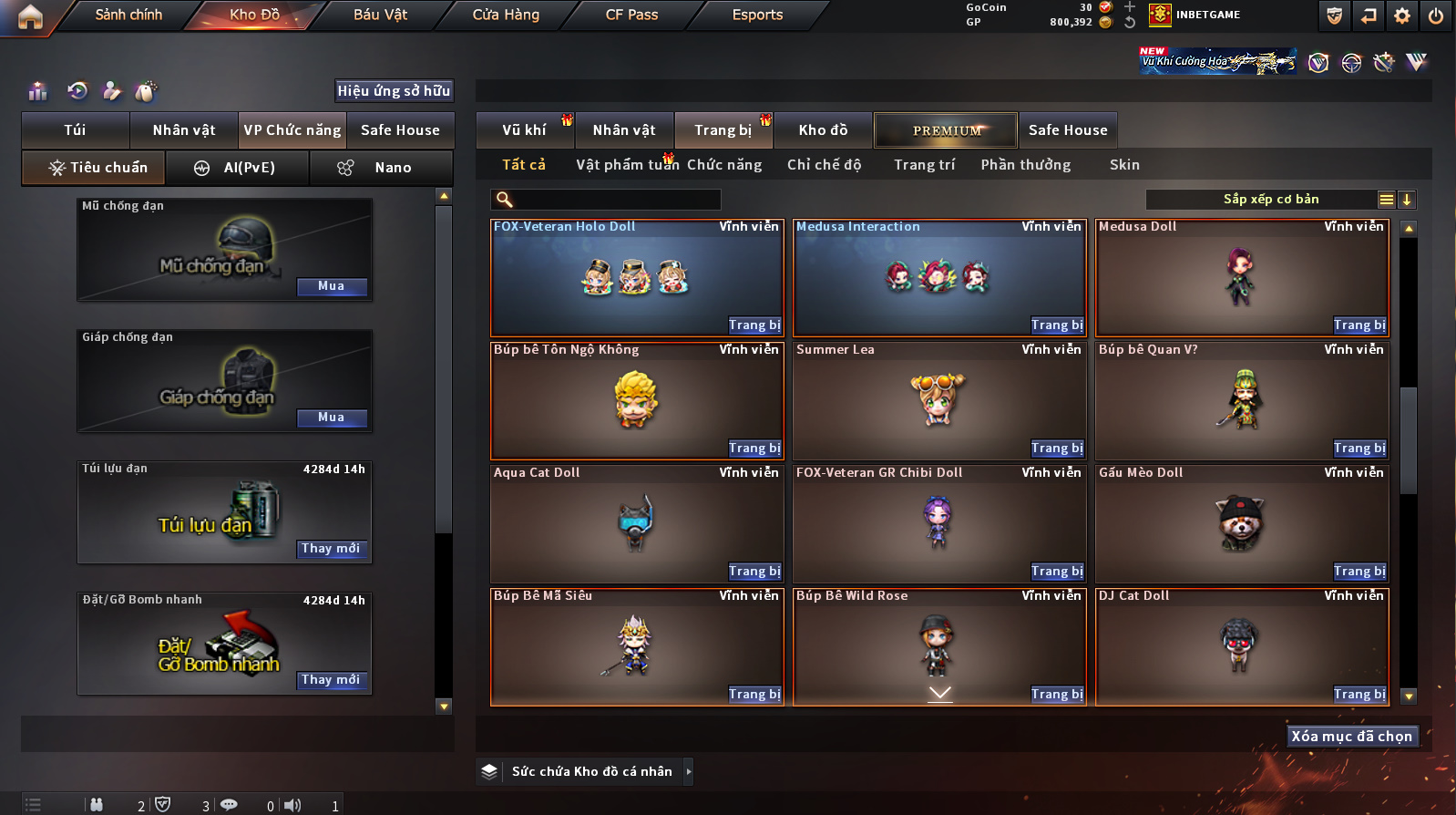Open the Sắp xếp cơ bản sort dropdown
Image resolution: width=1456 pixels, height=815 pixels.
coord(1270,200)
